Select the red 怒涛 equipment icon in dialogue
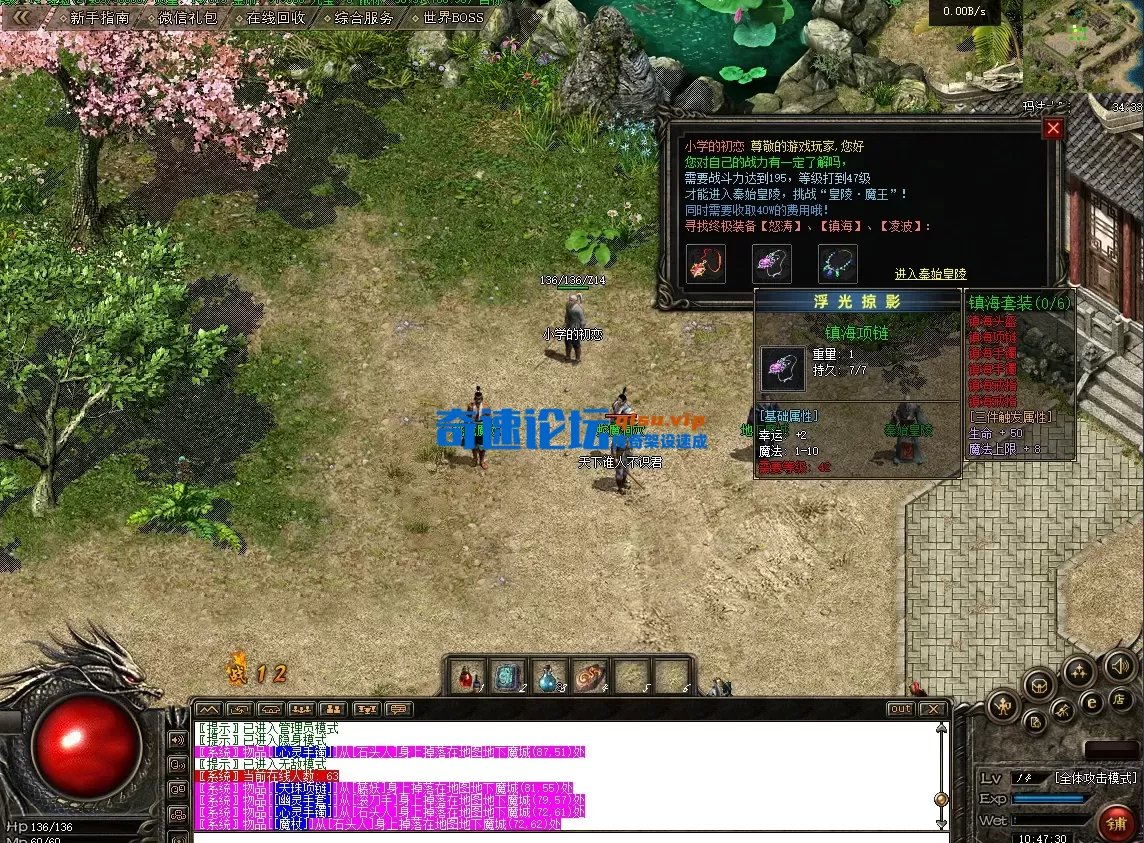The width and height of the screenshot is (1144, 843). coord(706,264)
